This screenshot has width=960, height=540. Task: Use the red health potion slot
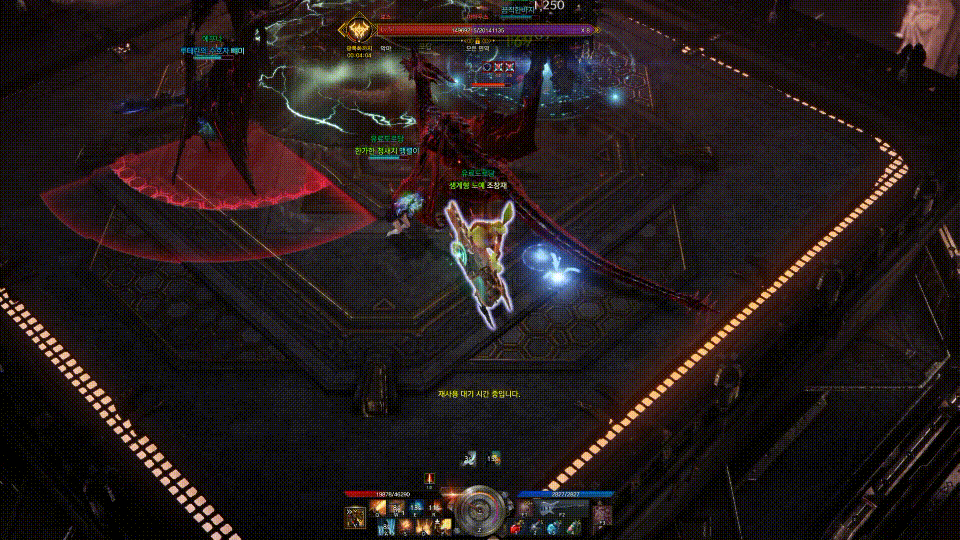point(517,528)
